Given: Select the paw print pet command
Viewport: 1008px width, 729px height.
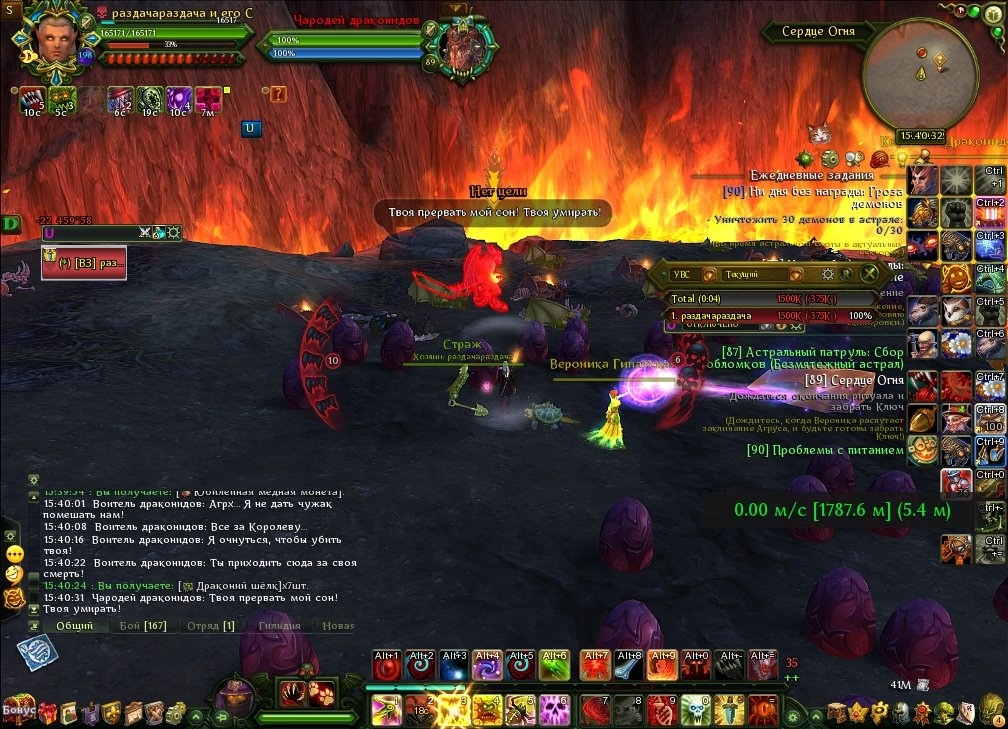Looking at the screenshot, I should point(322,692).
